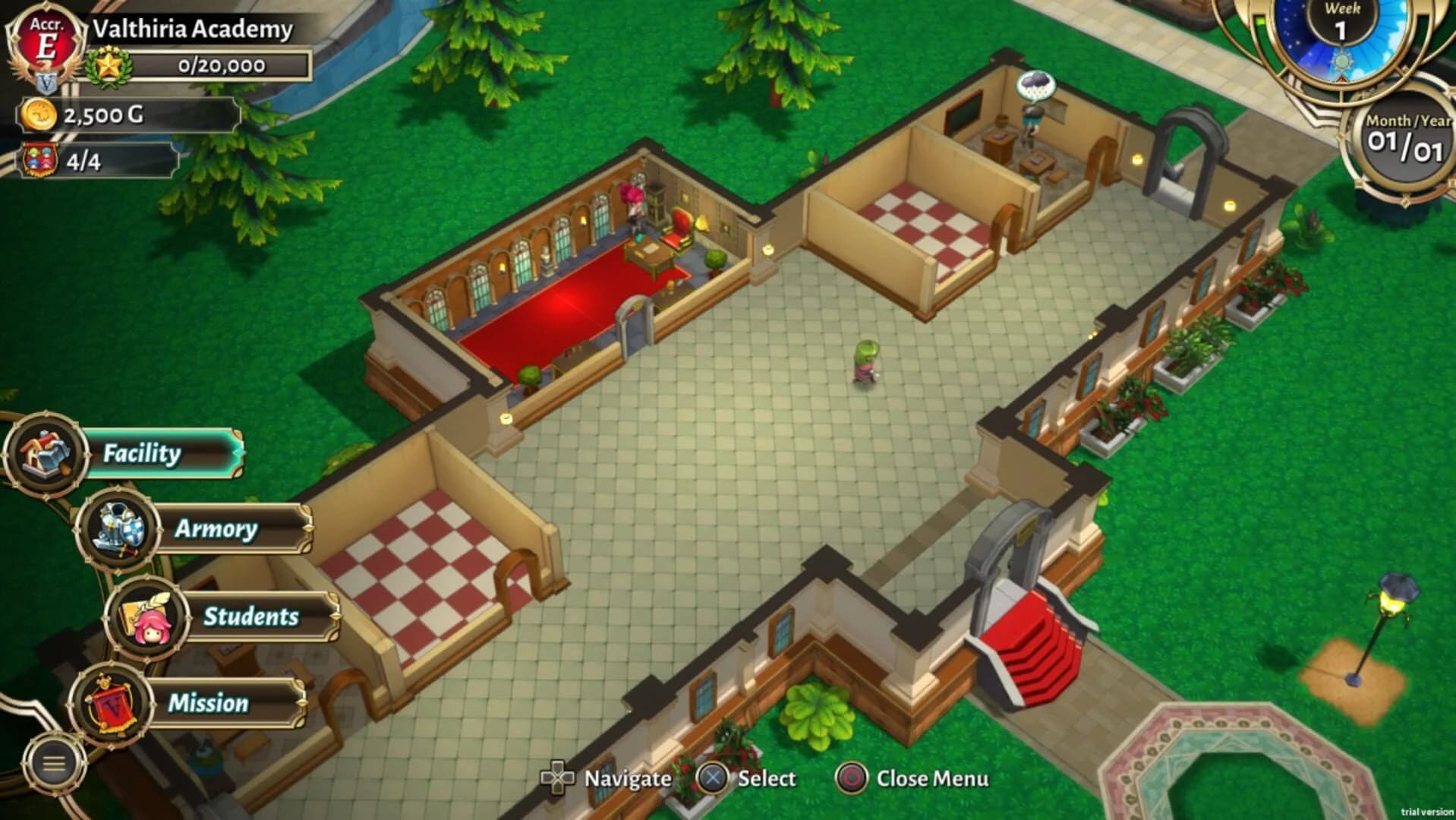Image resolution: width=1456 pixels, height=820 pixels.
Task: Select the Students folder icon
Action: point(148,617)
